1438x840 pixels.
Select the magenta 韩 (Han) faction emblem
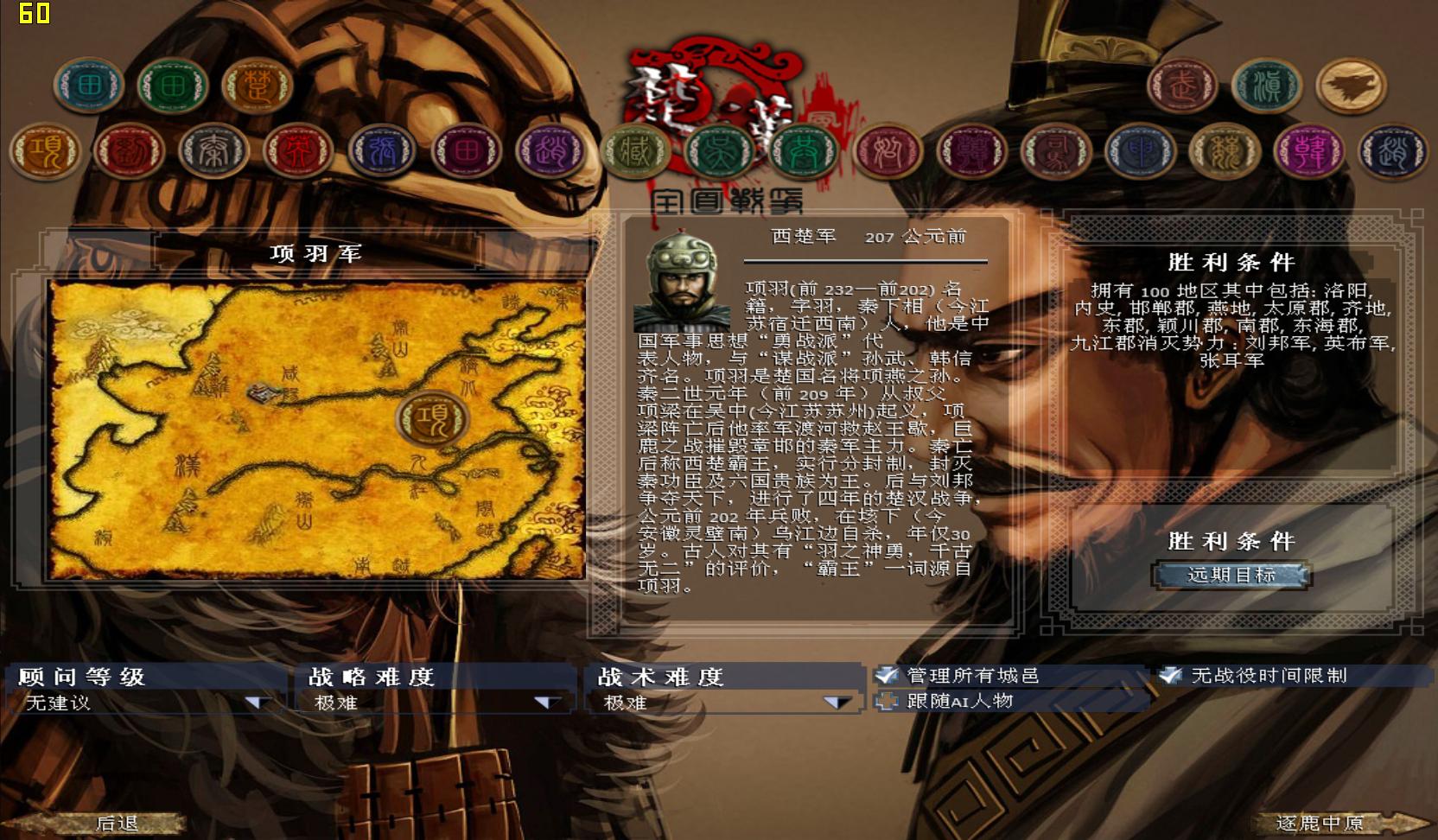tap(1307, 150)
